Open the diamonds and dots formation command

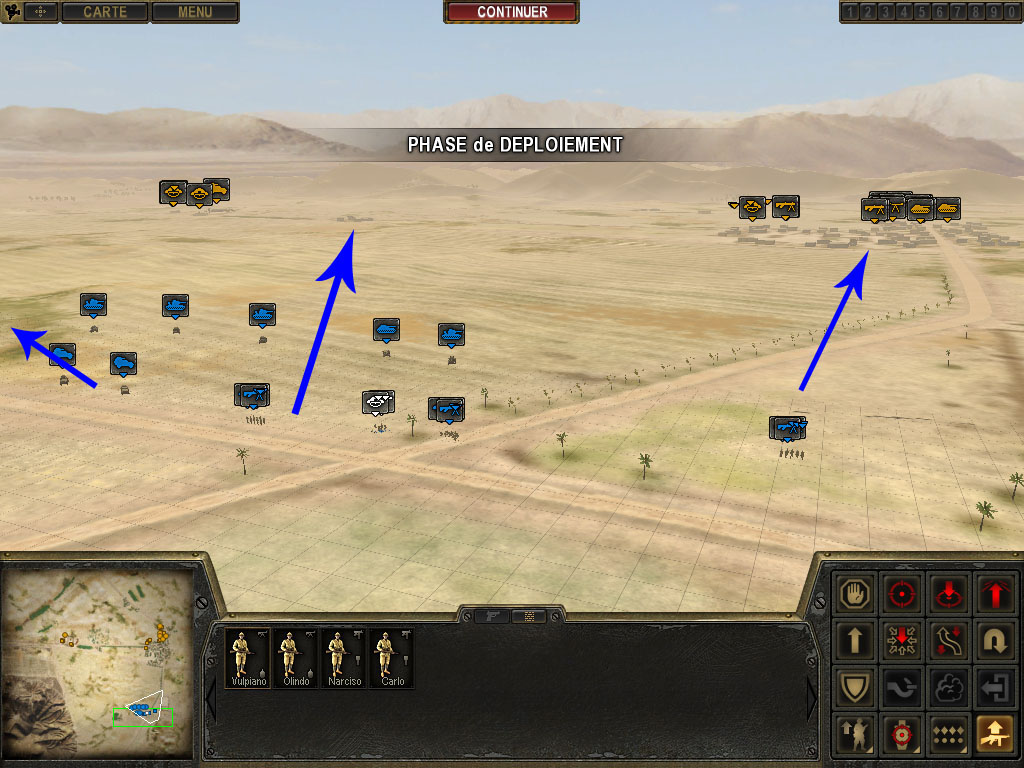(x=947, y=734)
